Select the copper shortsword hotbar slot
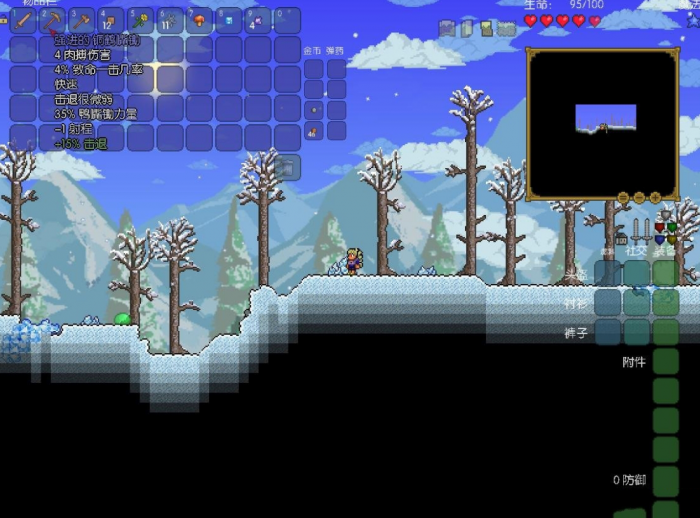Viewport: 700px width, 518px height. 23,21
